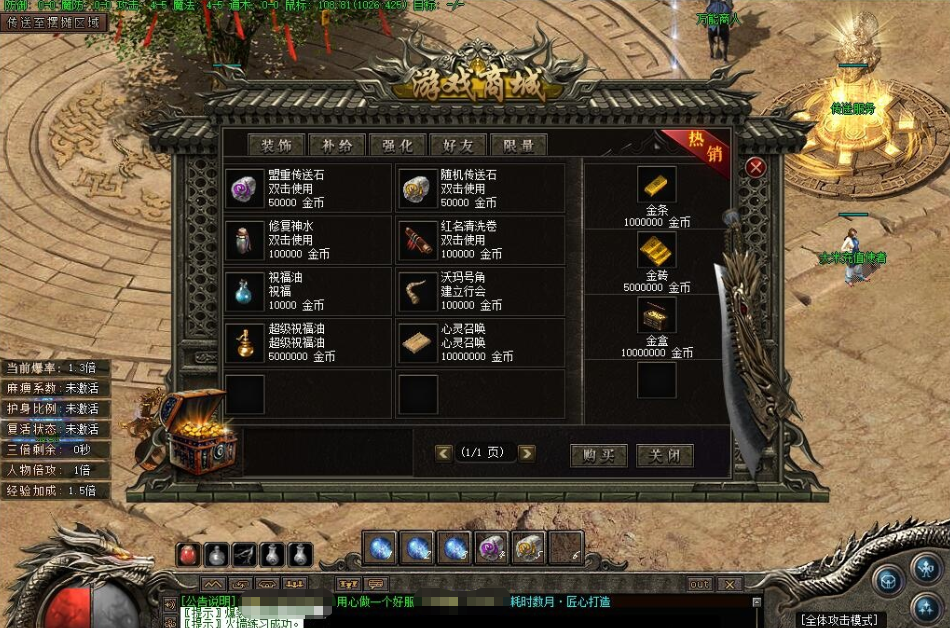
Task: Go to the next shop page arrow
Action: [526, 453]
